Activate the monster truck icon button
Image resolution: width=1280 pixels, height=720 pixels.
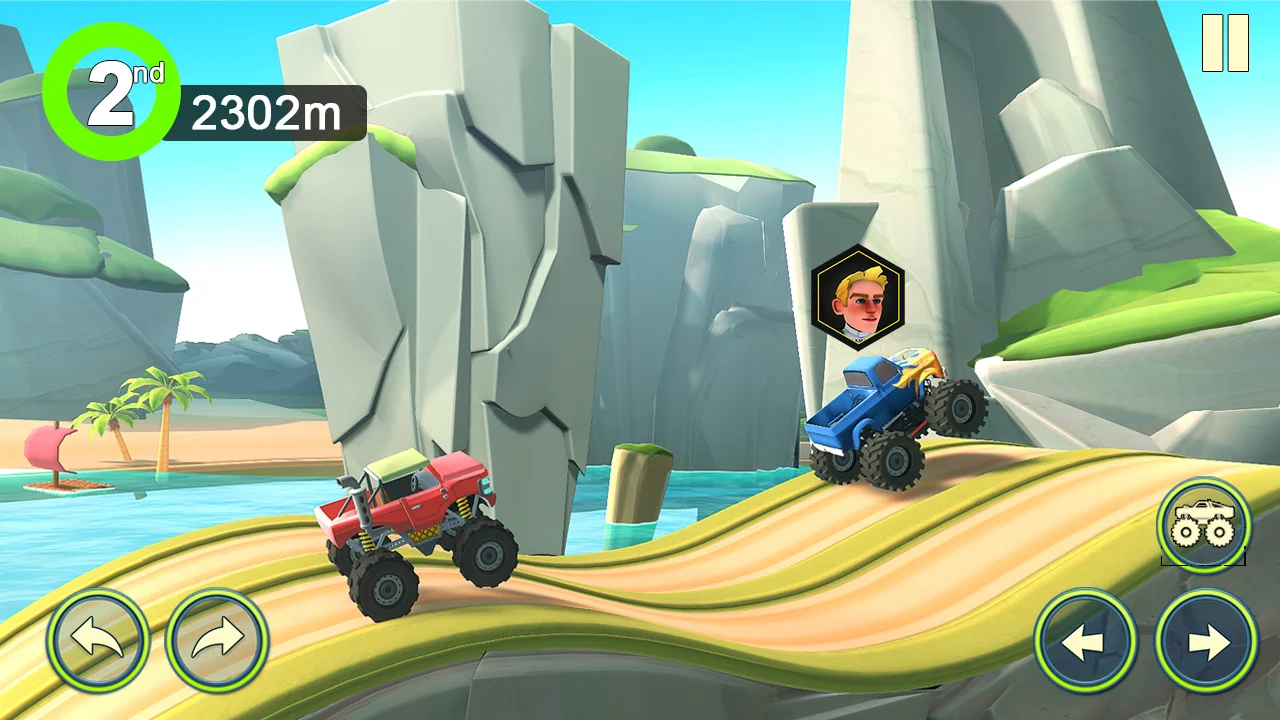pos(1204,525)
